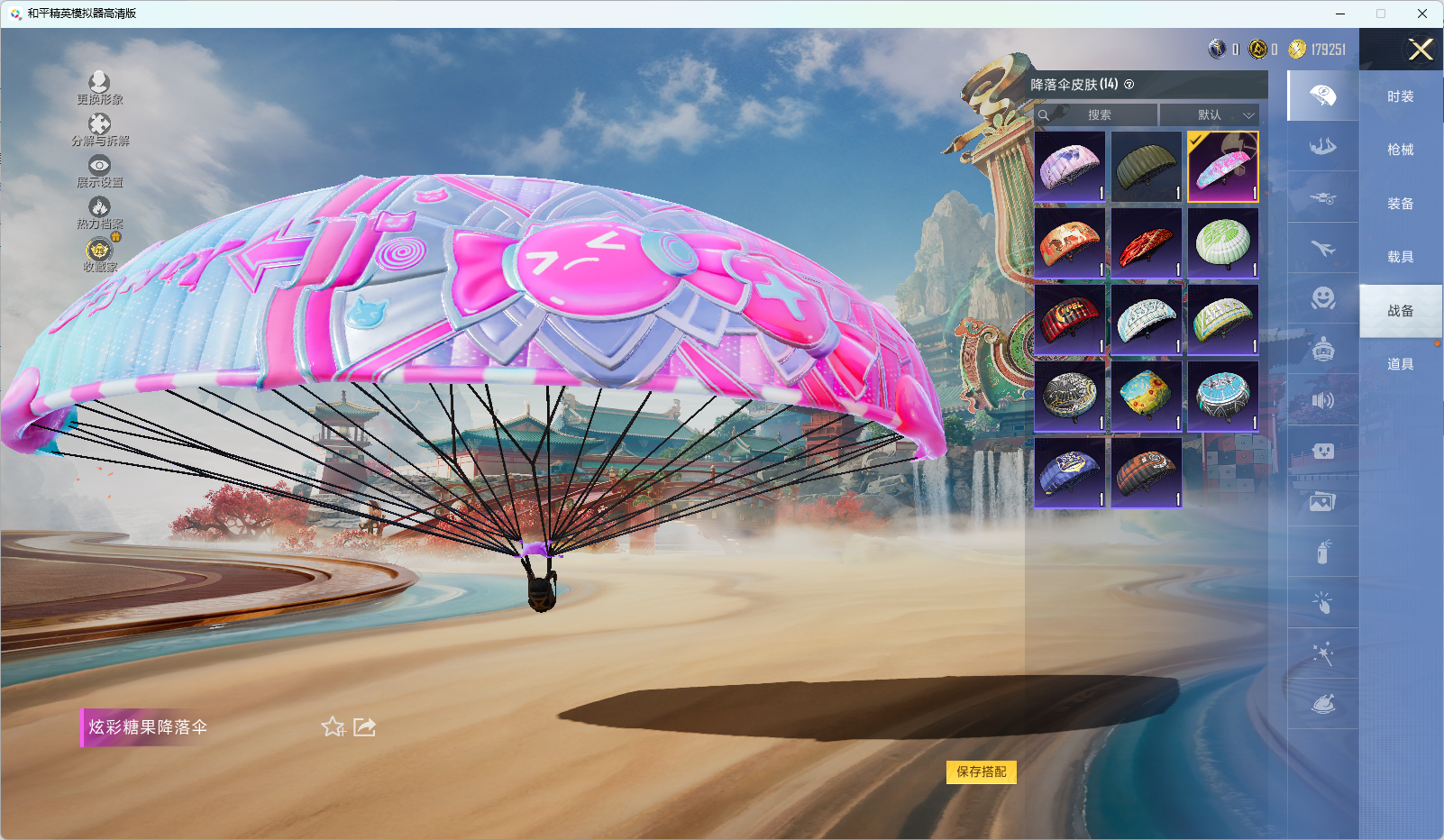The width and height of the screenshot is (1444, 840).
Task: Pick the green and white striped parachute
Action: (x=1222, y=243)
